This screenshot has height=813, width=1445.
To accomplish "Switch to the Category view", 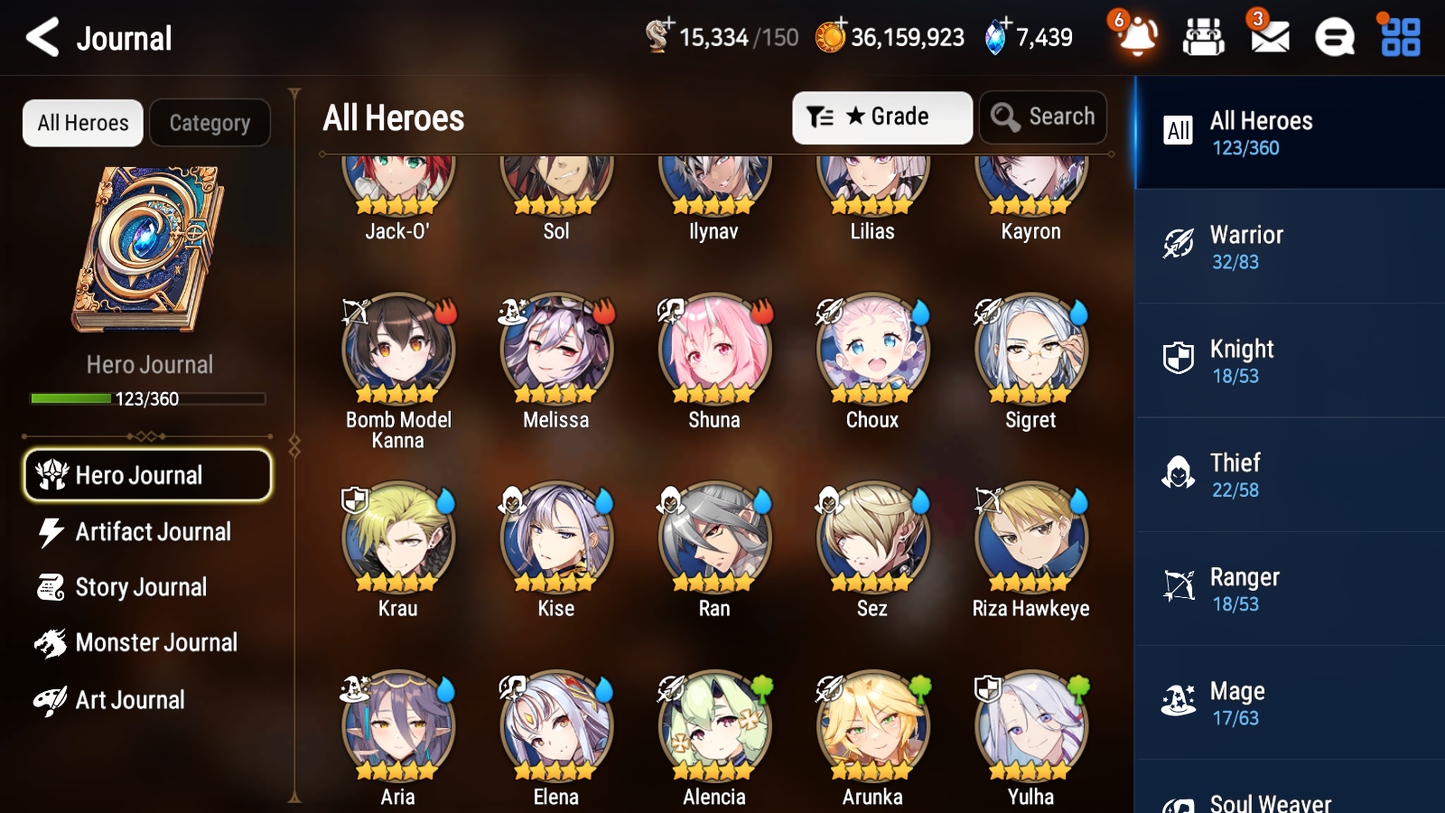I will click(210, 122).
